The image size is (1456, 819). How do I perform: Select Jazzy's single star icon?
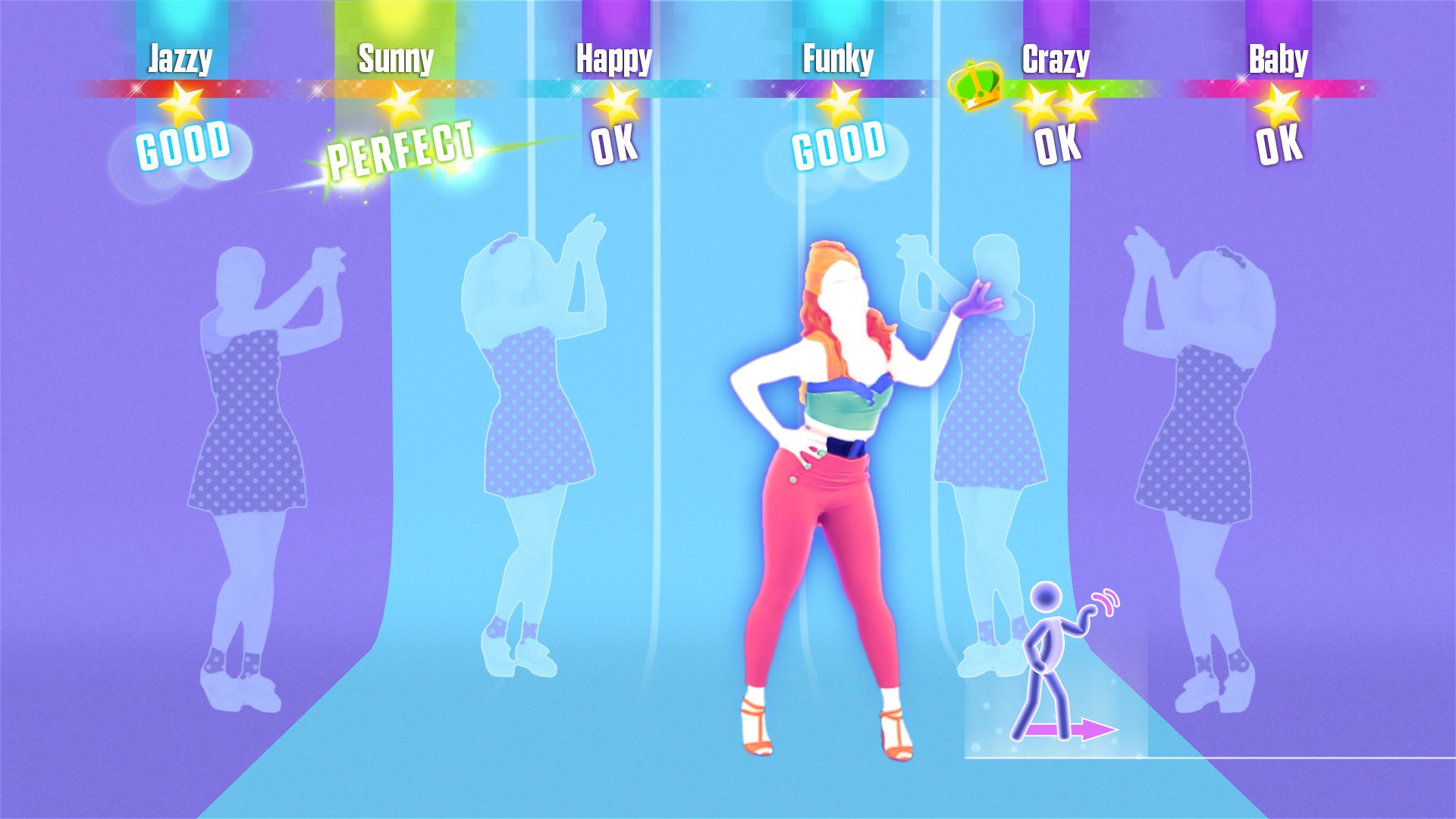point(181,106)
